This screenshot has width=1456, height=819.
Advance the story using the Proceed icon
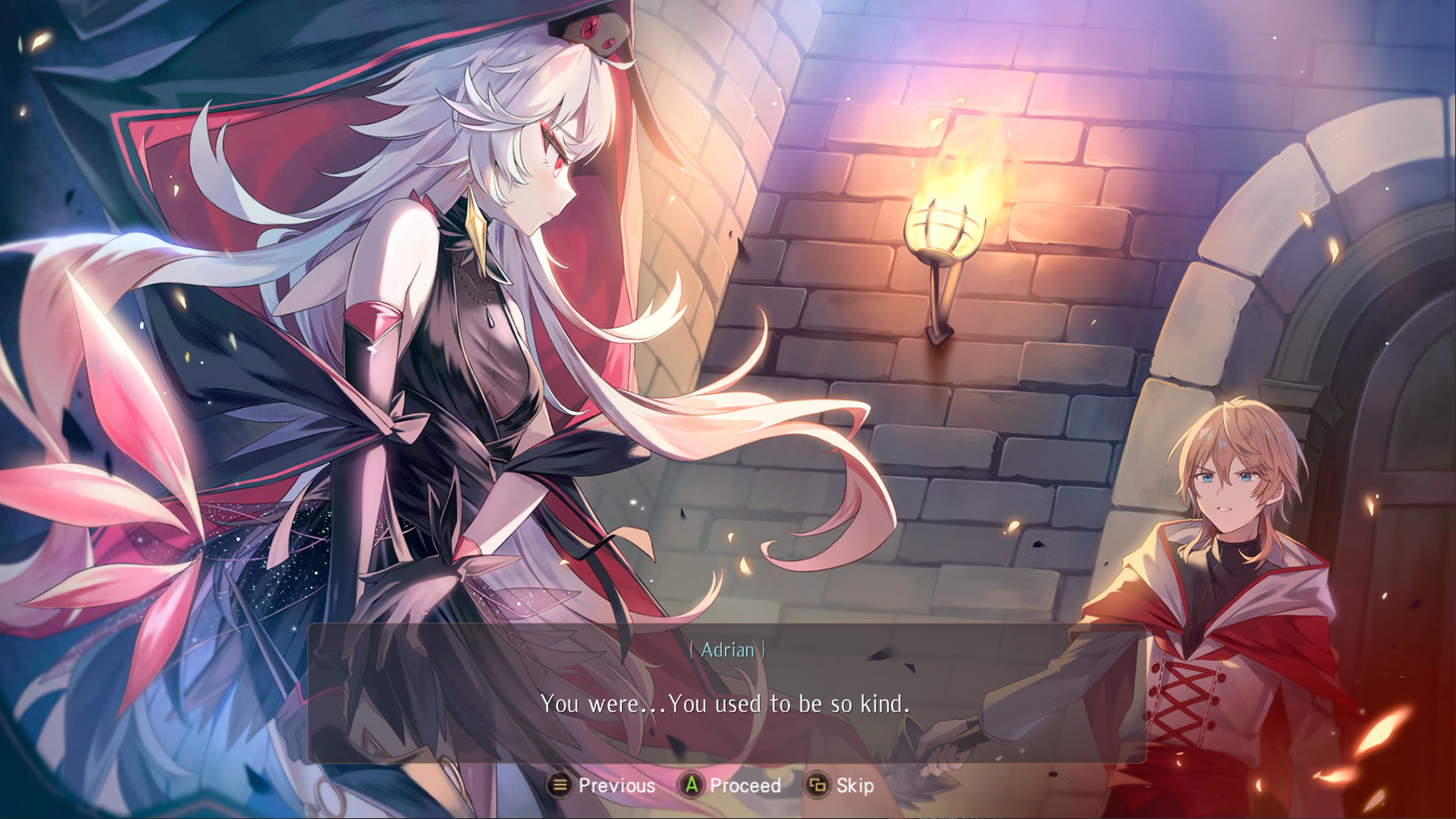[x=692, y=786]
